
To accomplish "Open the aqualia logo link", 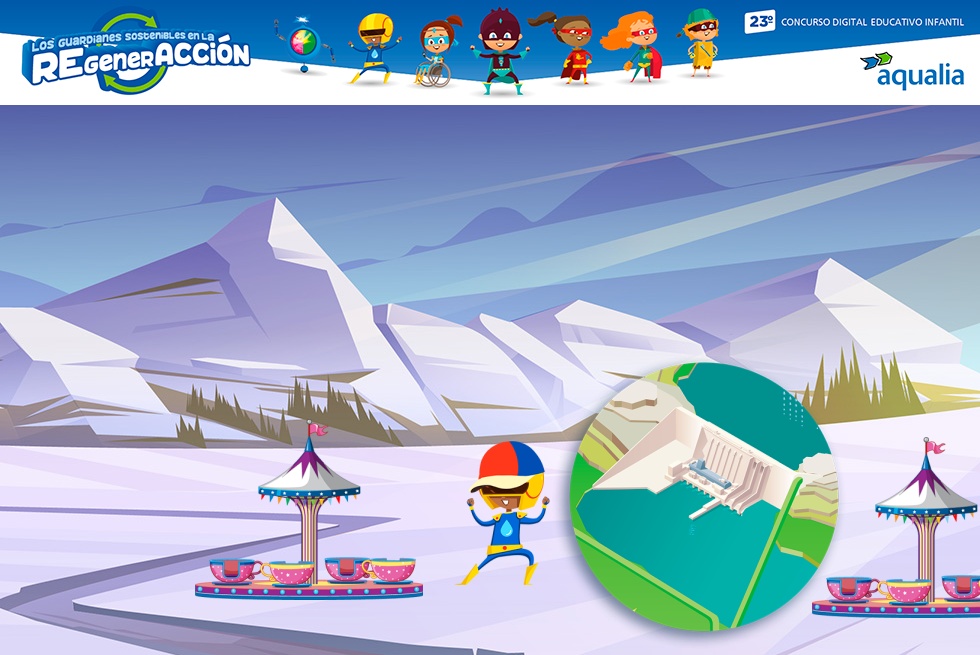I will tap(911, 71).
